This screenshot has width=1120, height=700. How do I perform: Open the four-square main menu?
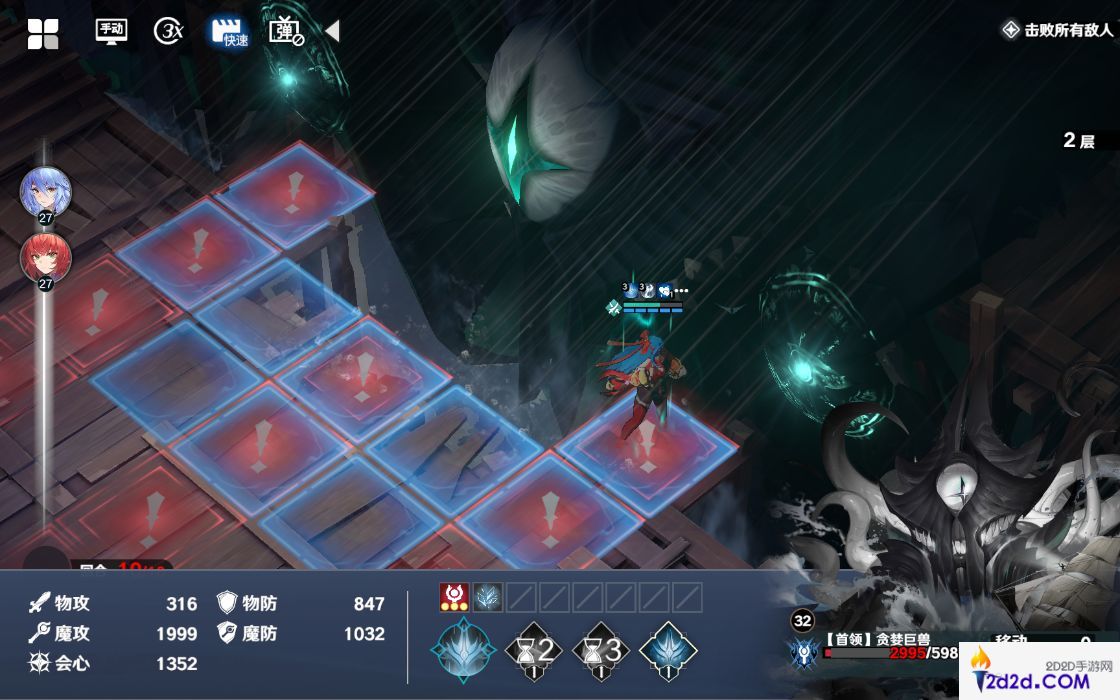tap(43, 34)
